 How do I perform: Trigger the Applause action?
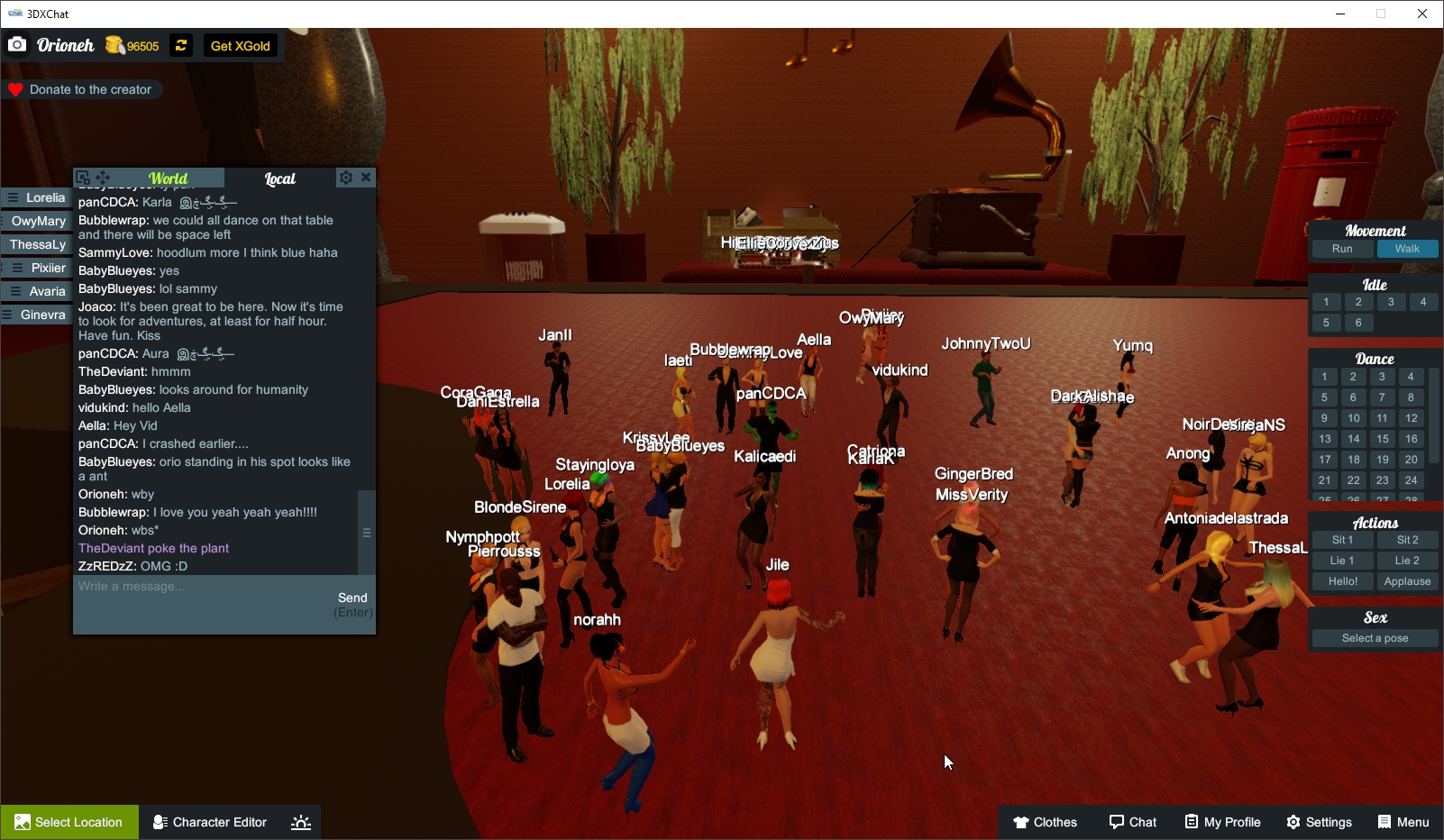pyautogui.click(x=1407, y=581)
